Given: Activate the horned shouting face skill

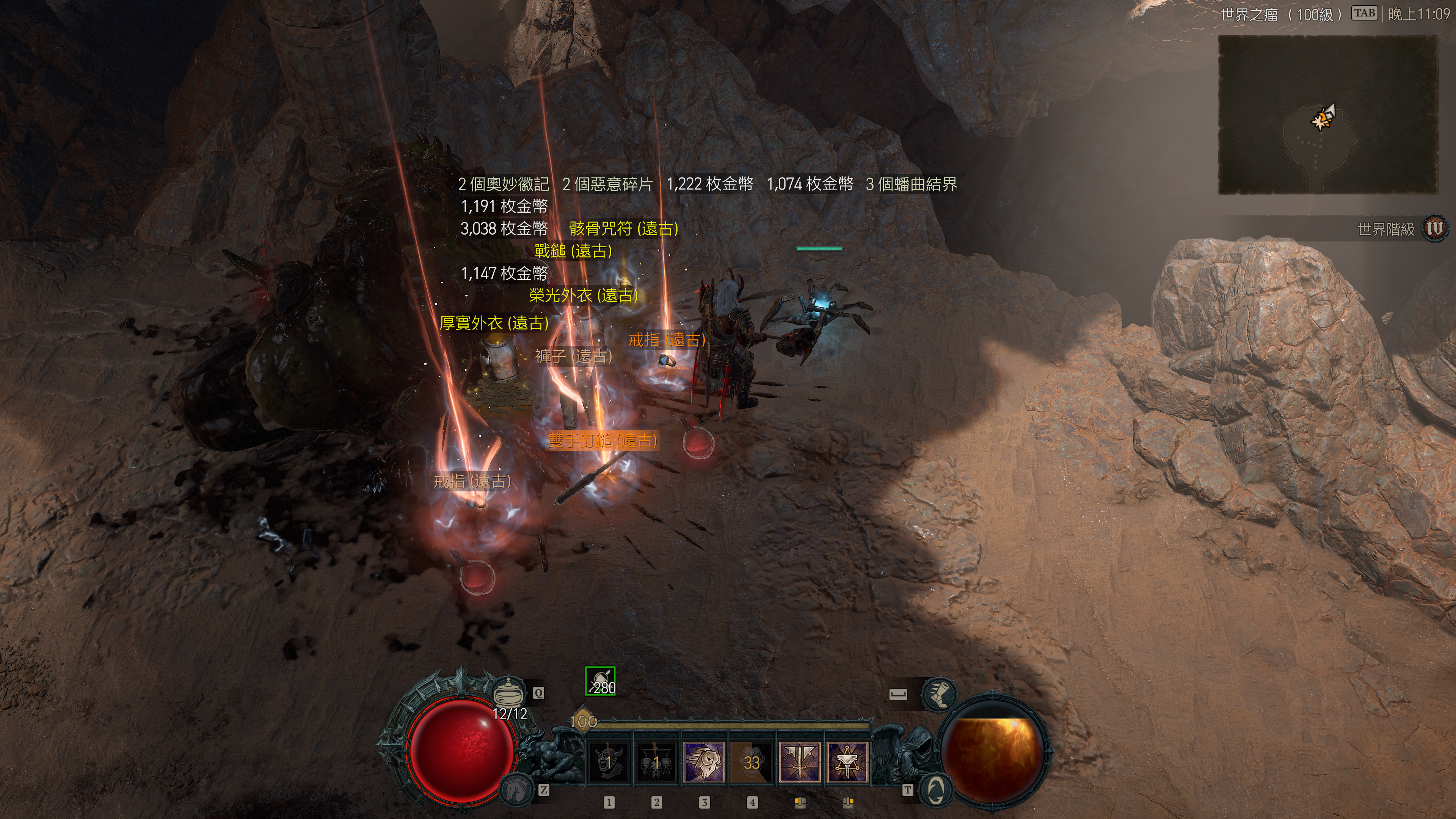Looking at the screenshot, I should click(x=608, y=762).
